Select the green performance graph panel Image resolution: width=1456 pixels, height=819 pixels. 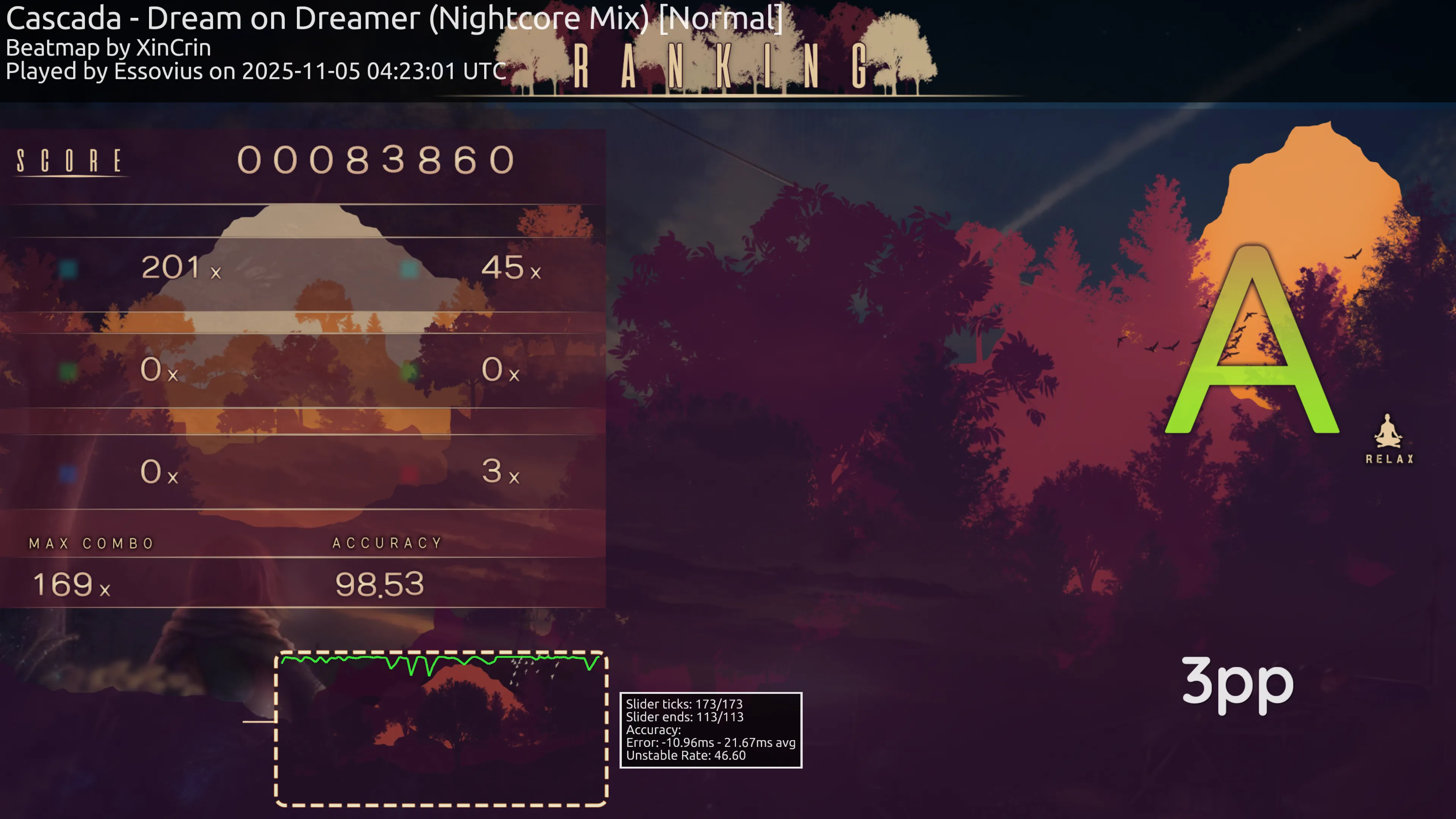pyautogui.click(x=441, y=728)
